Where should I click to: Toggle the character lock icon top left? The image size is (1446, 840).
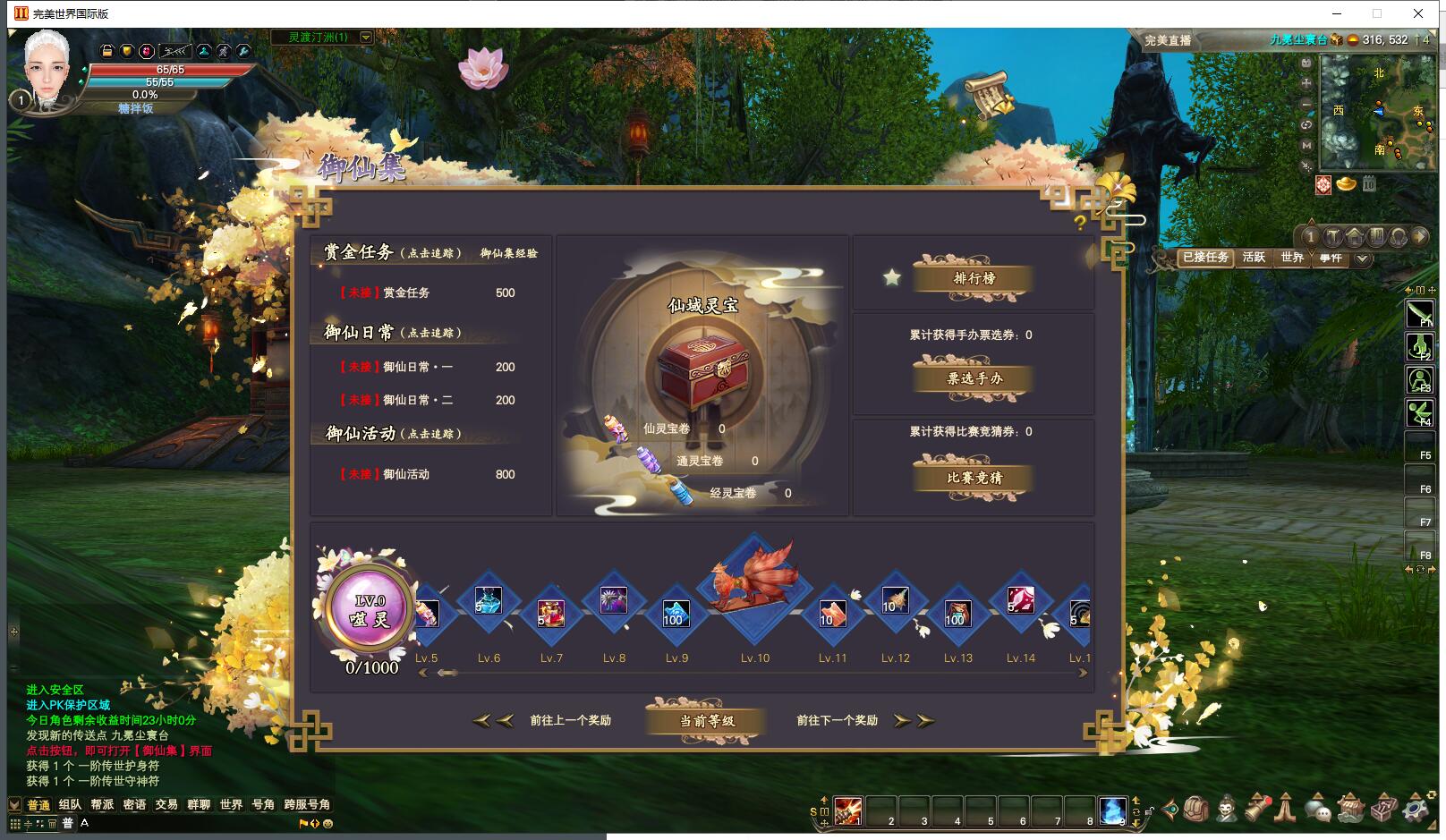tap(107, 51)
